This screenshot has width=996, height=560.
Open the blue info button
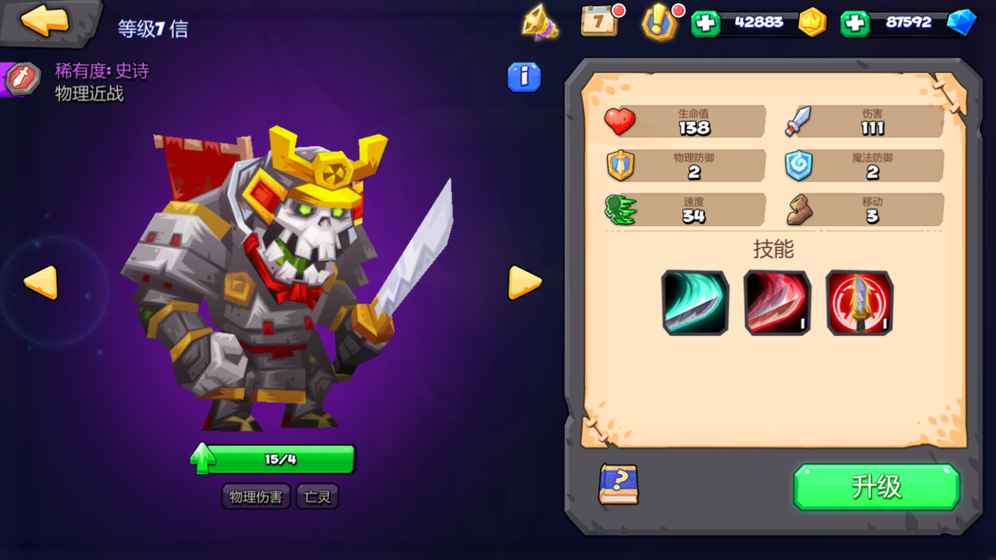[524, 77]
